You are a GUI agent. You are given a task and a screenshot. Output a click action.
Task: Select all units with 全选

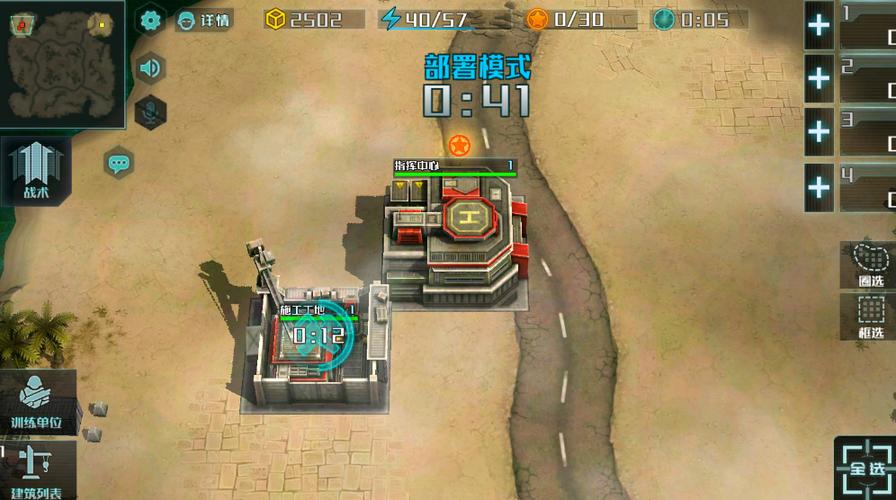[865, 466]
